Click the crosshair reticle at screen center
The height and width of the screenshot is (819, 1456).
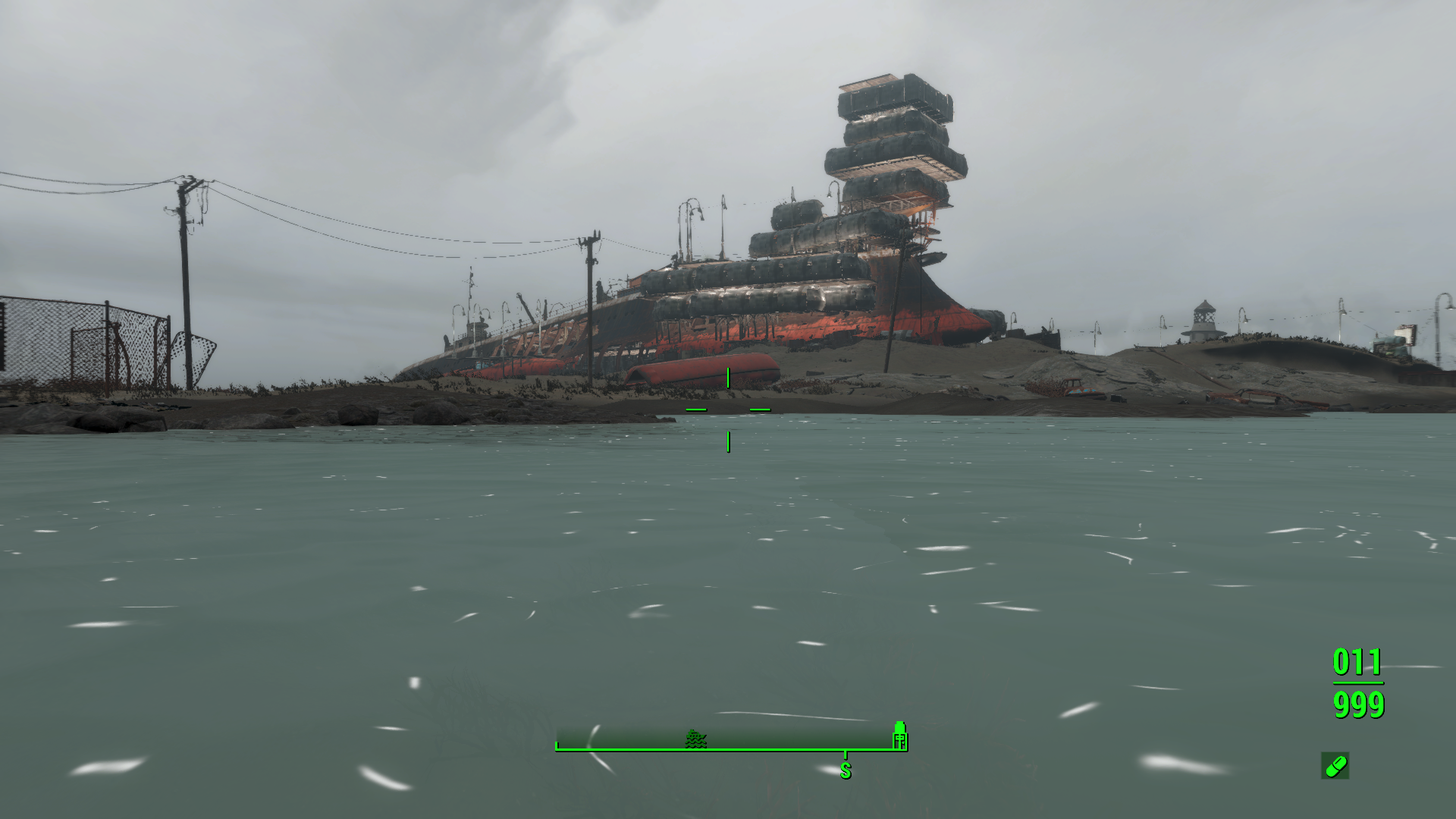(728, 409)
